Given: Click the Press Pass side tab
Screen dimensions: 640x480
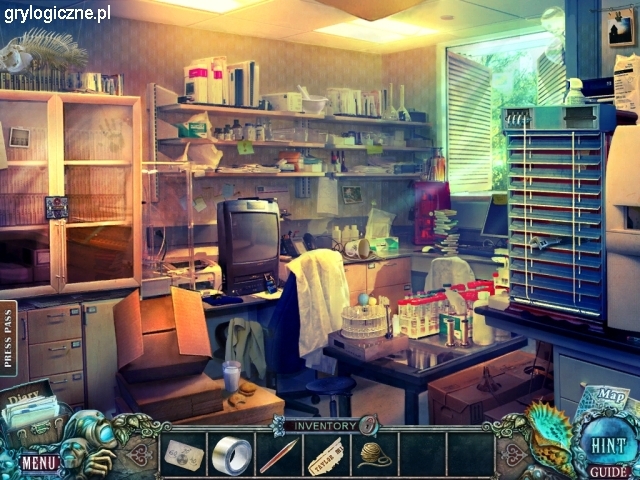Looking at the screenshot, I should (9, 338).
